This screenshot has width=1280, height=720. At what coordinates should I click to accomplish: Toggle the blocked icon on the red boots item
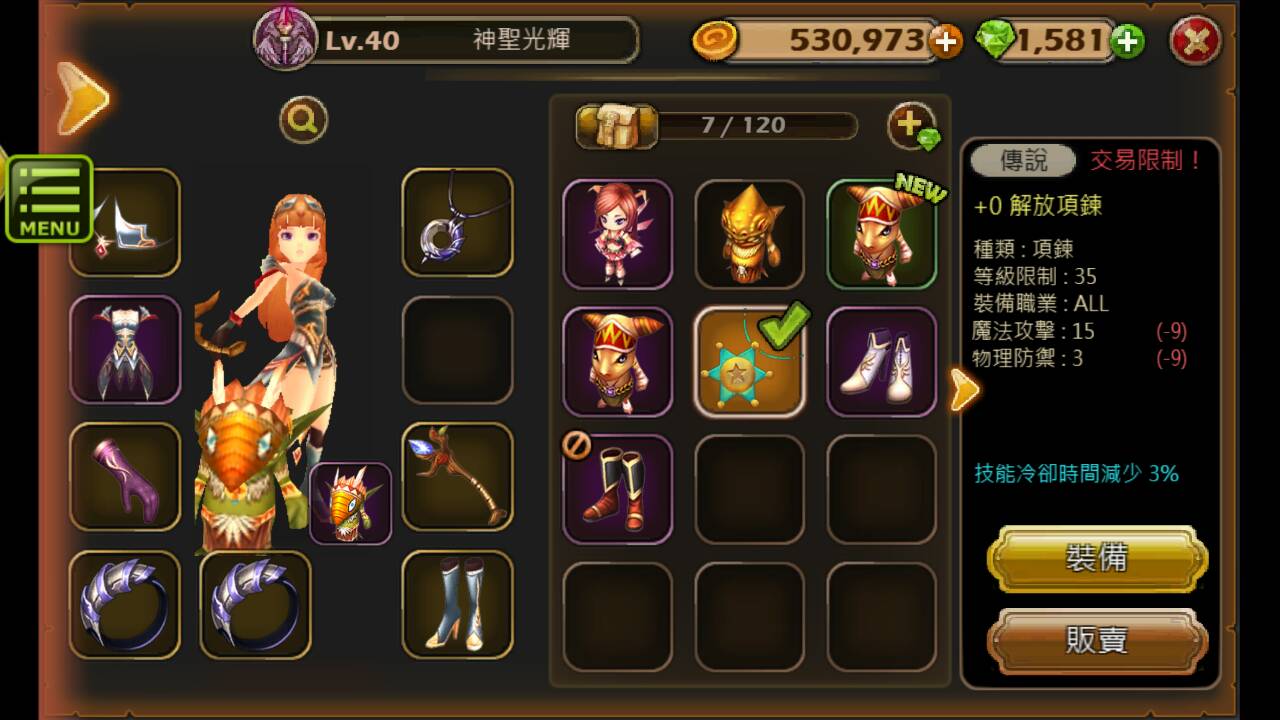click(x=578, y=447)
